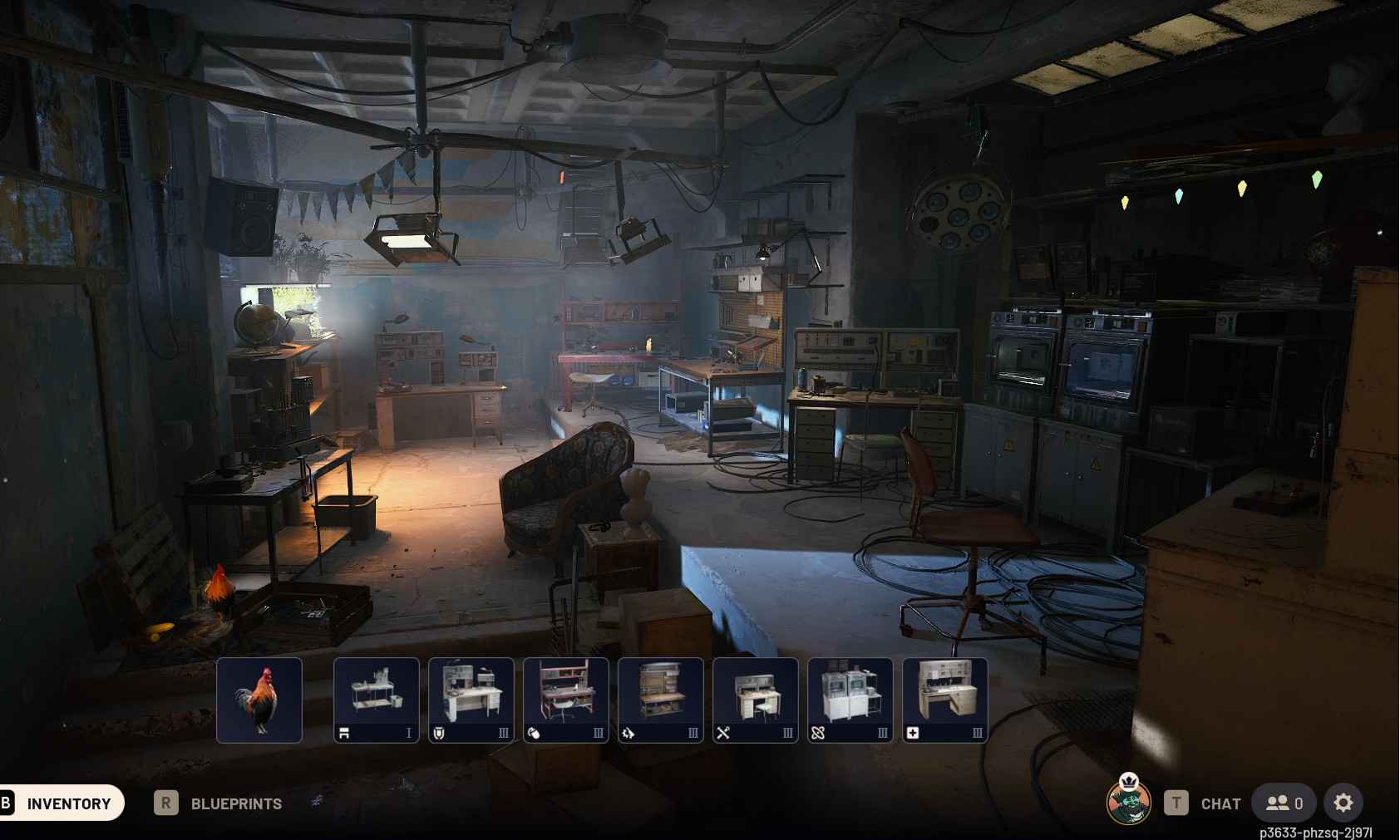Select the rooster slot in the hotbar
Screen dimensions: 1400x840
tap(259, 699)
